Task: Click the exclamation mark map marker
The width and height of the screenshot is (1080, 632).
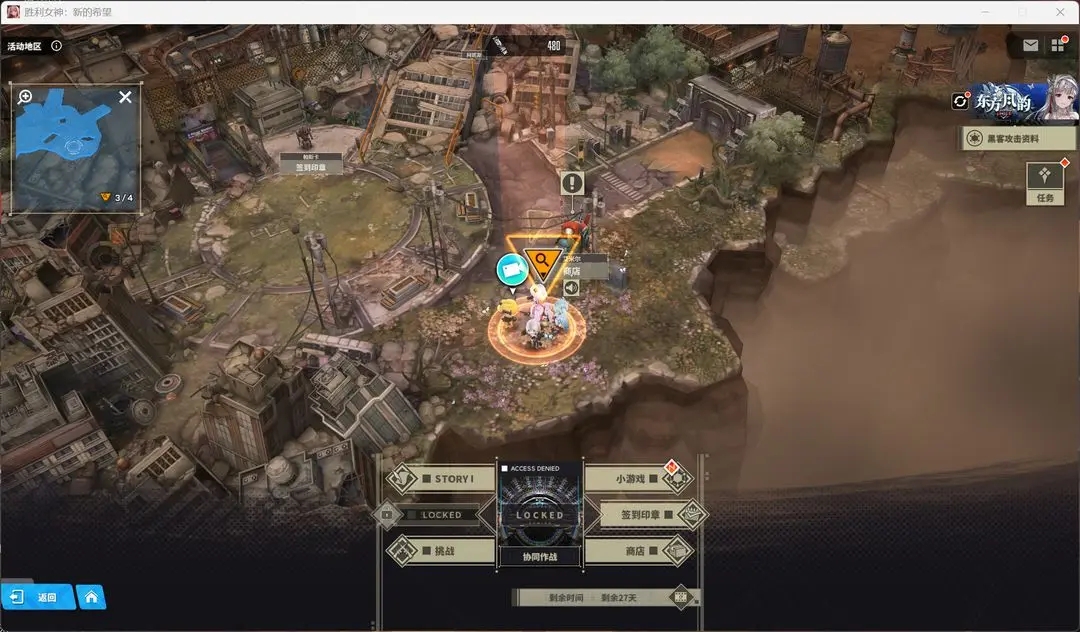Action: [x=572, y=183]
